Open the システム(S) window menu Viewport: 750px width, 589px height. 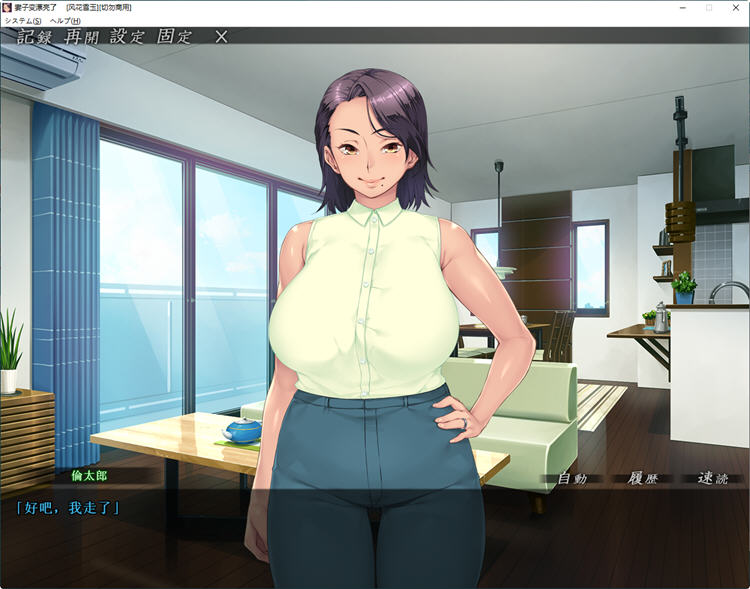coord(23,20)
